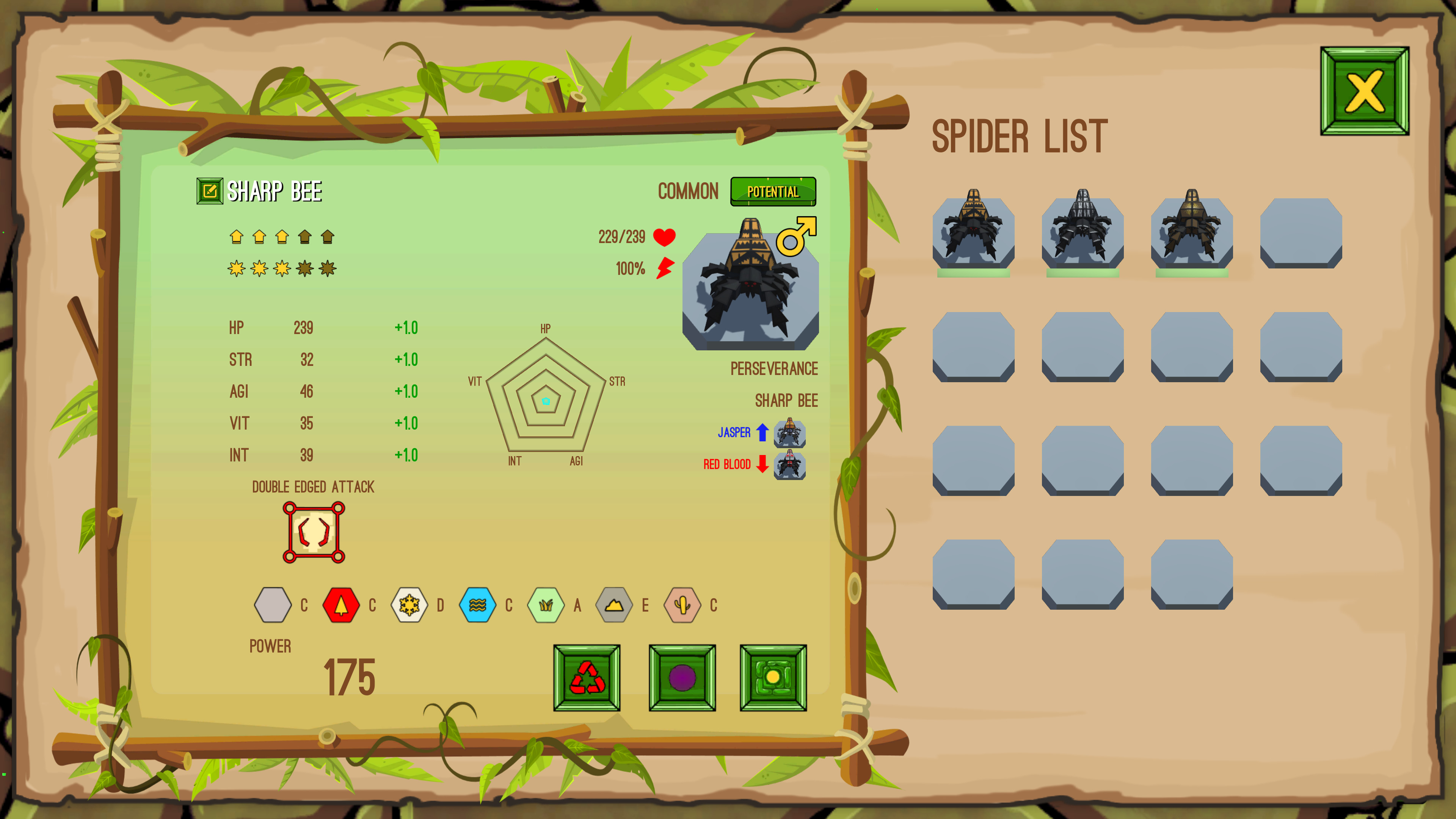
Task: Toggle the first upgrade arrow above stats
Action: pyautogui.click(x=236, y=237)
